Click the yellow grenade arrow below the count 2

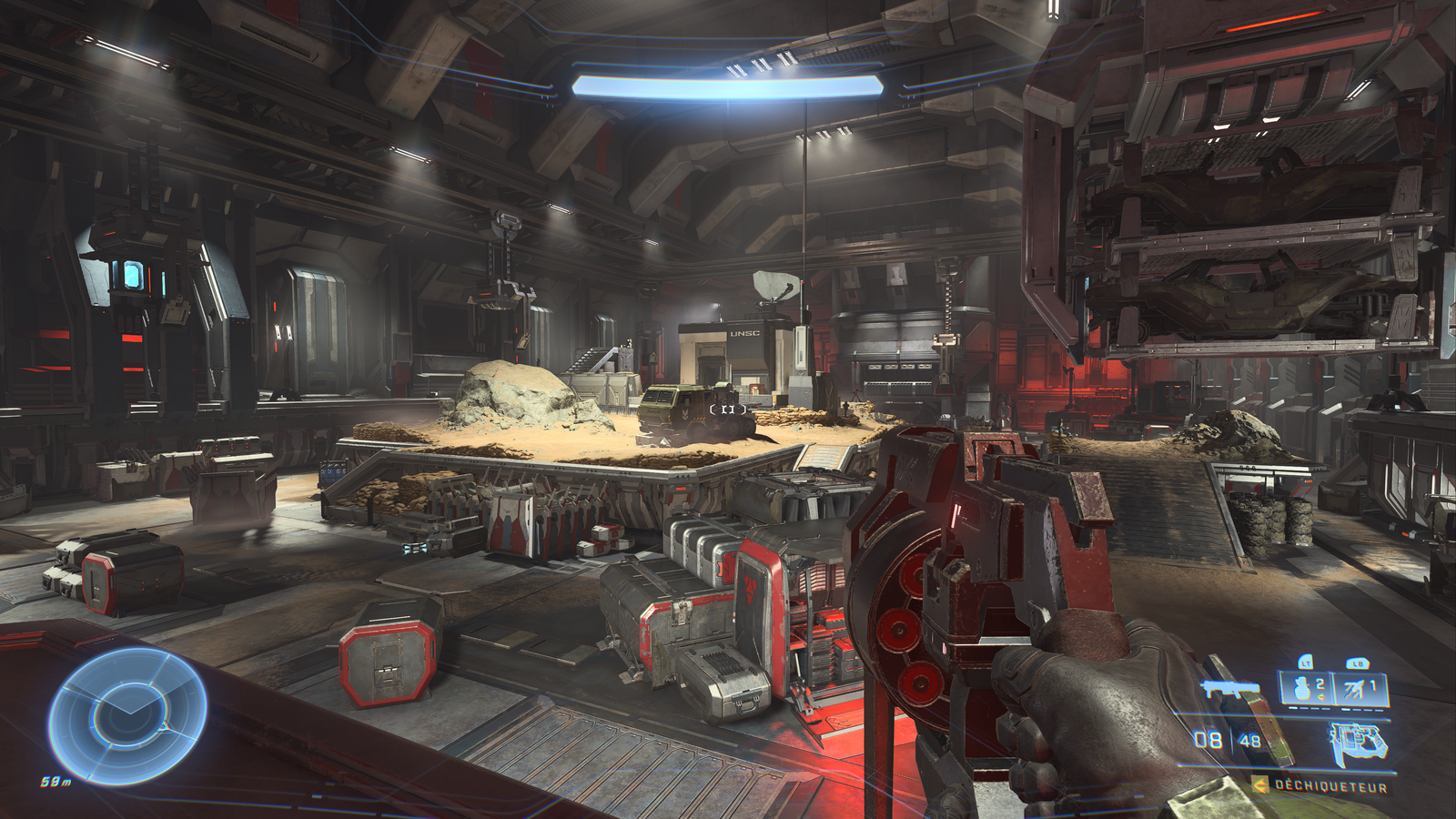pyautogui.click(x=1321, y=696)
